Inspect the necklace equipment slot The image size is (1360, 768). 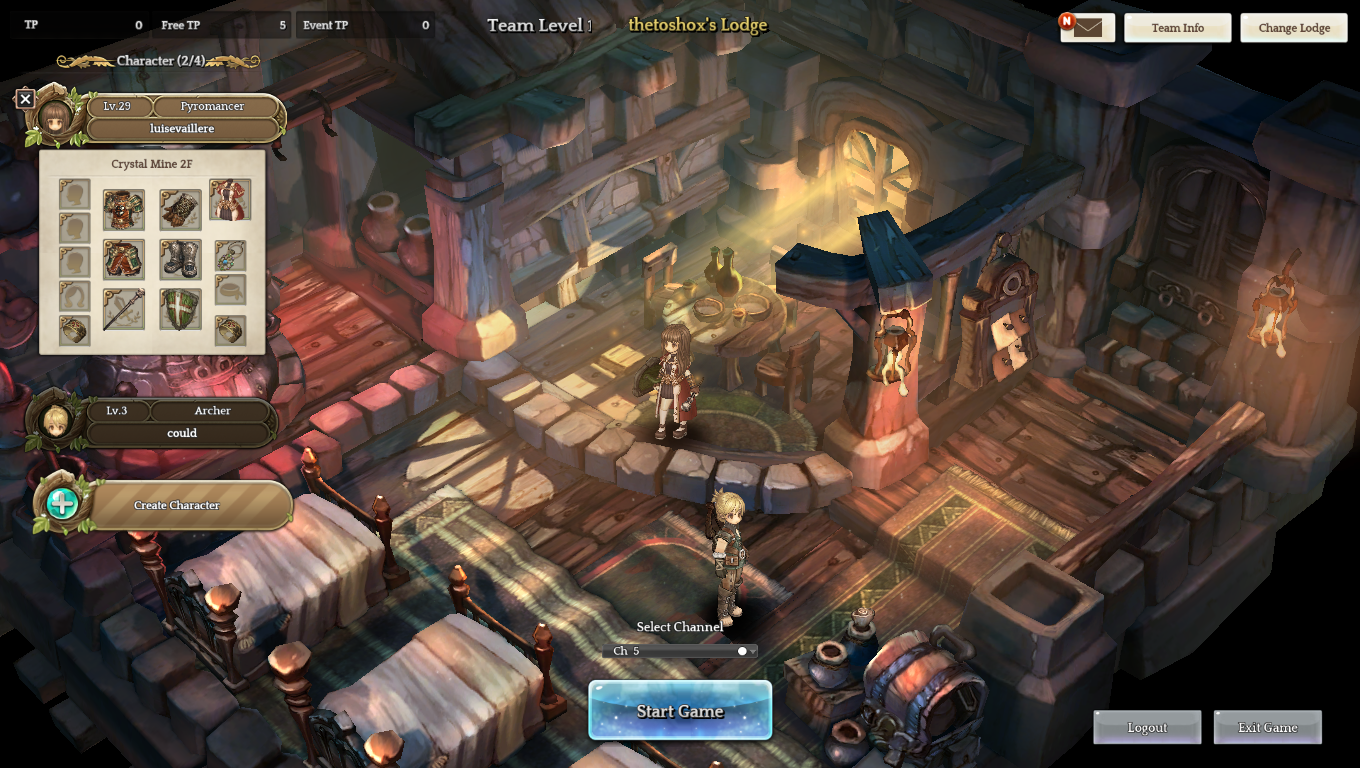tap(230, 256)
